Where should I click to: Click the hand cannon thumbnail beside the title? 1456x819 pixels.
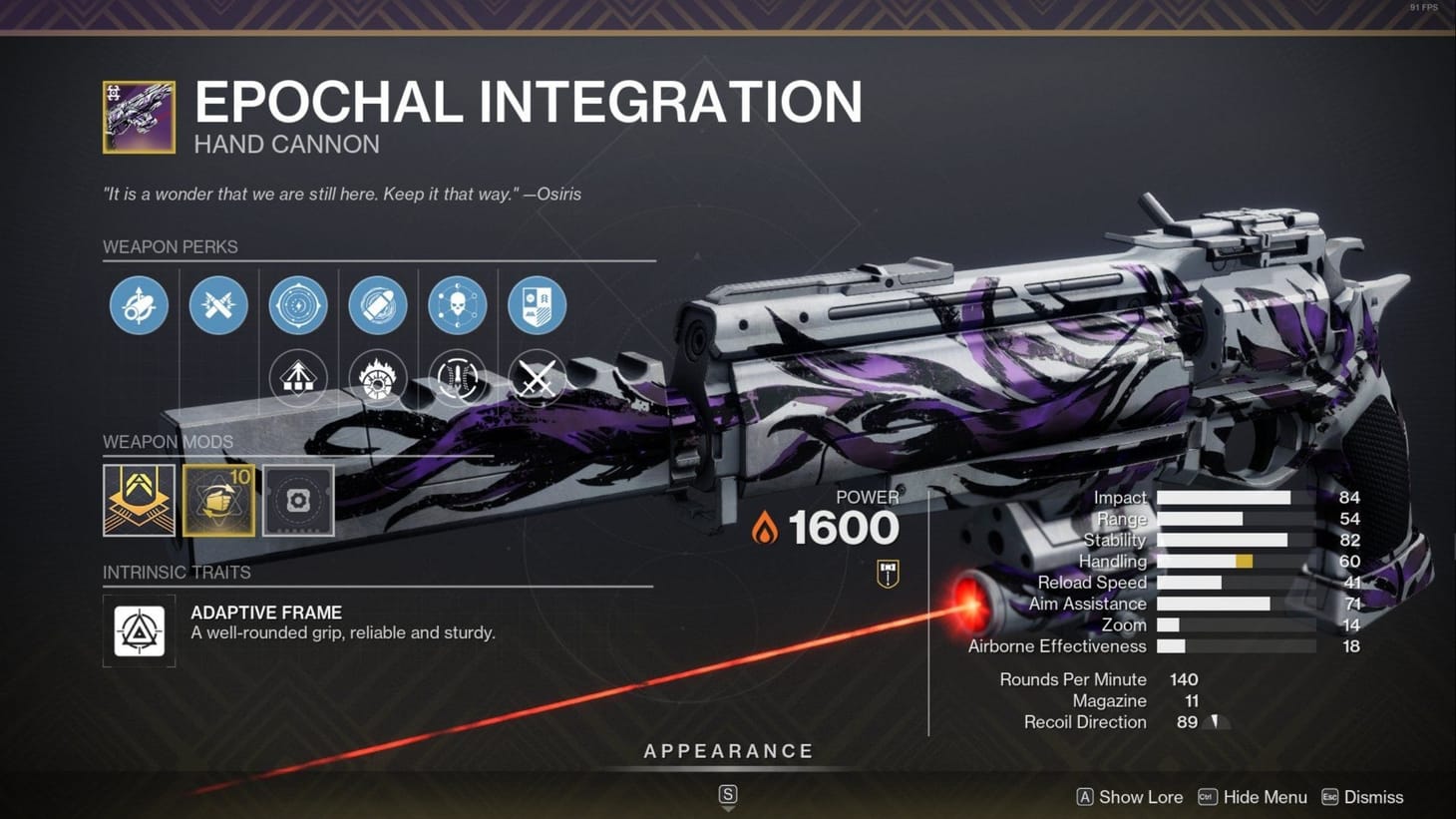(138, 116)
